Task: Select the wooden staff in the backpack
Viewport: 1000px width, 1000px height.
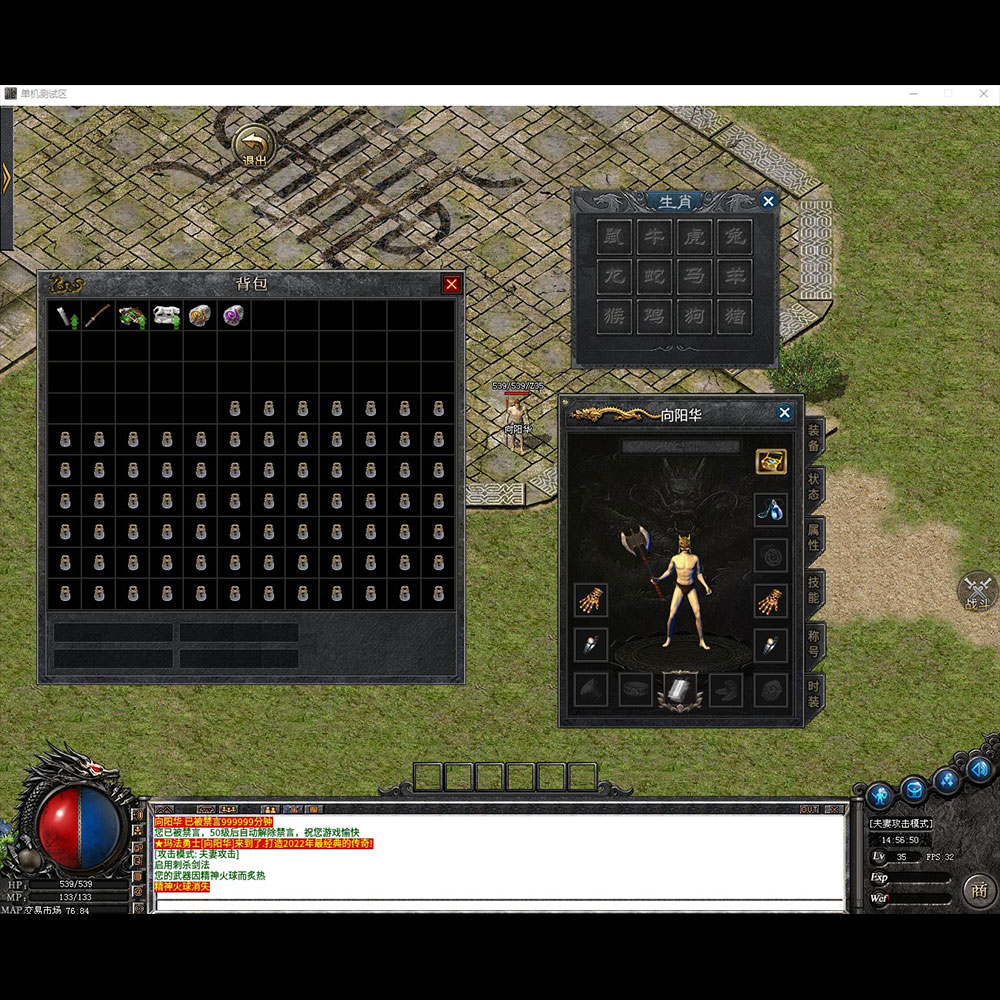Action: pyautogui.click(x=98, y=317)
